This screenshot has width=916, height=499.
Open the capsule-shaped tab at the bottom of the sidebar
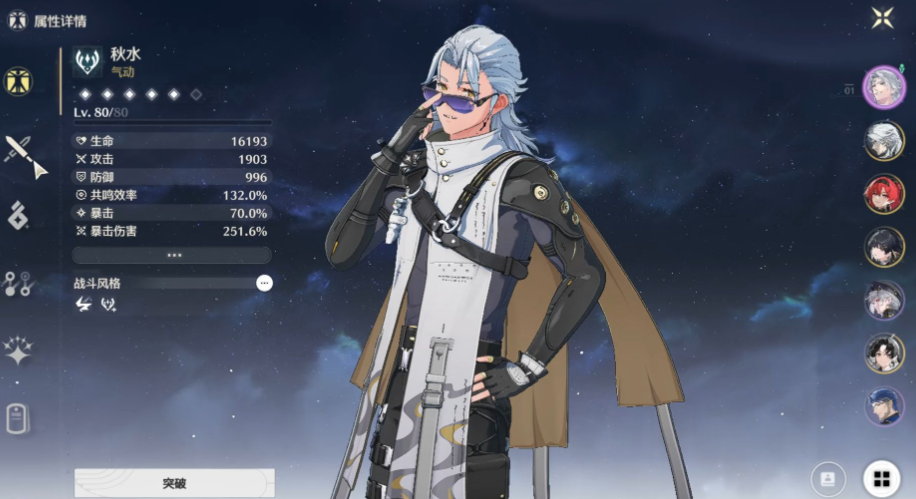pos(17,418)
